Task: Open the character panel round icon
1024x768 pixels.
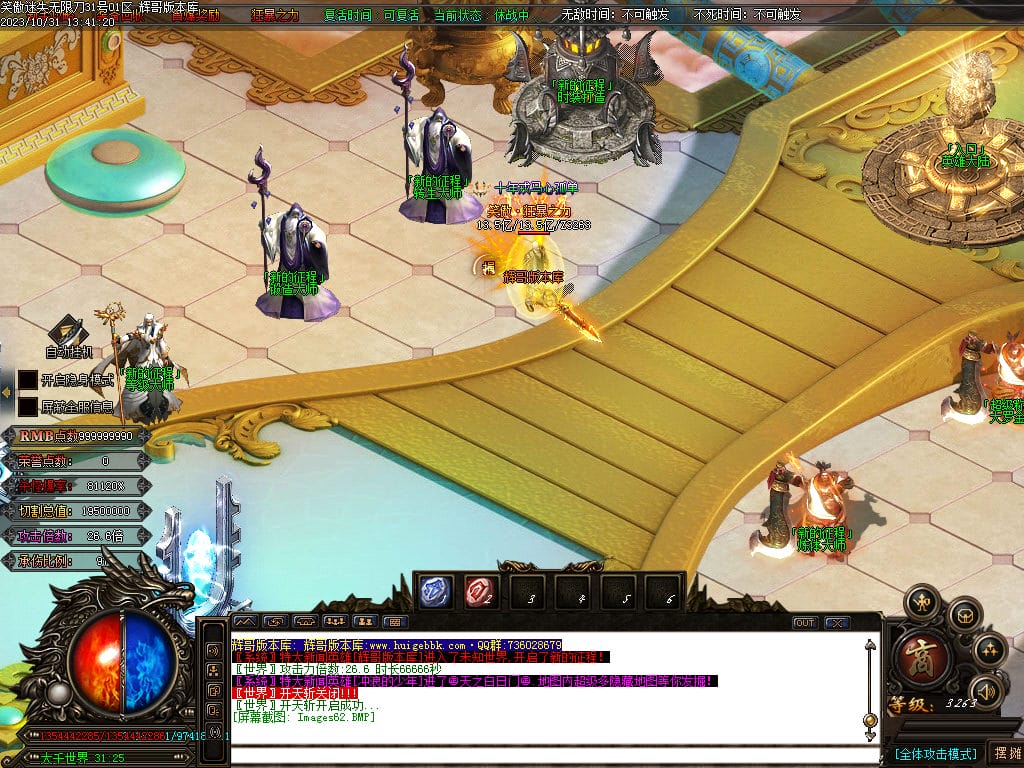Action: pyautogui.click(x=922, y=603)
